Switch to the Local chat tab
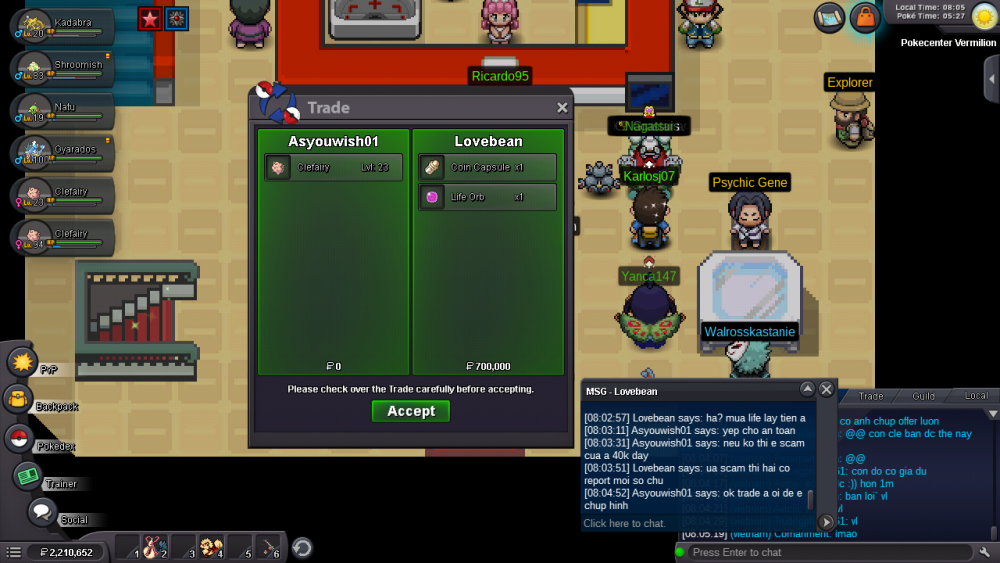 point(976,396)
